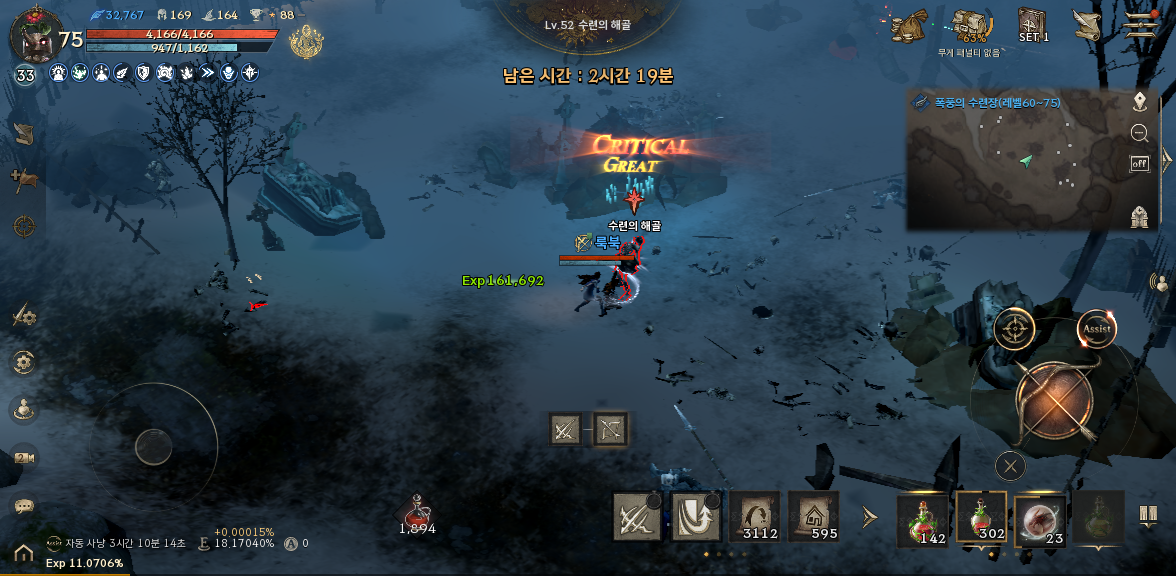Cancel with the round X button
Viewport: 1176px width, 576px height.
pos(1010,465)
